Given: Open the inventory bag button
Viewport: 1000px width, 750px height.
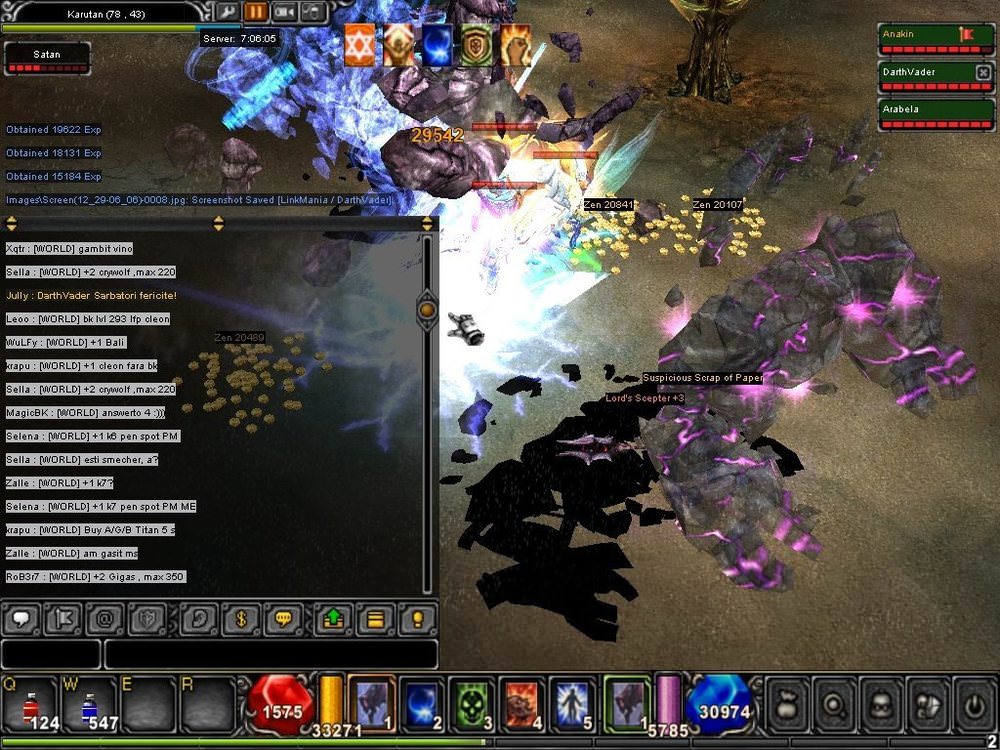Looking at the screenshot, I should point(786,702).
